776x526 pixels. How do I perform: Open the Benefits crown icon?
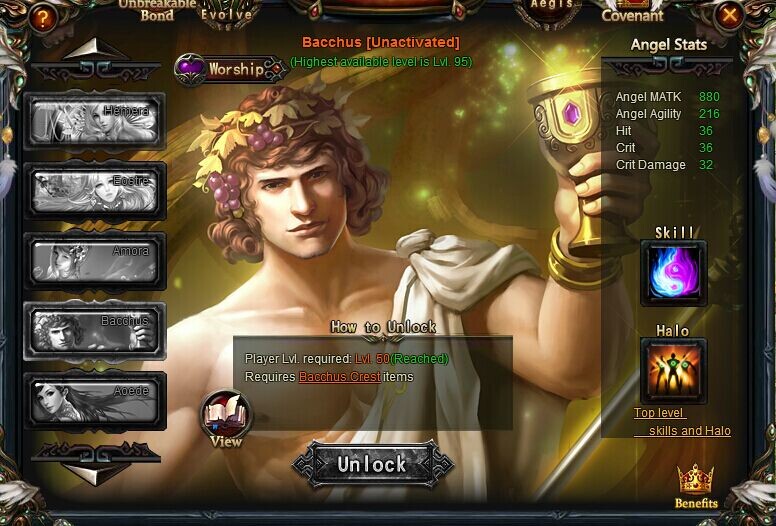(x=695, y=484)
